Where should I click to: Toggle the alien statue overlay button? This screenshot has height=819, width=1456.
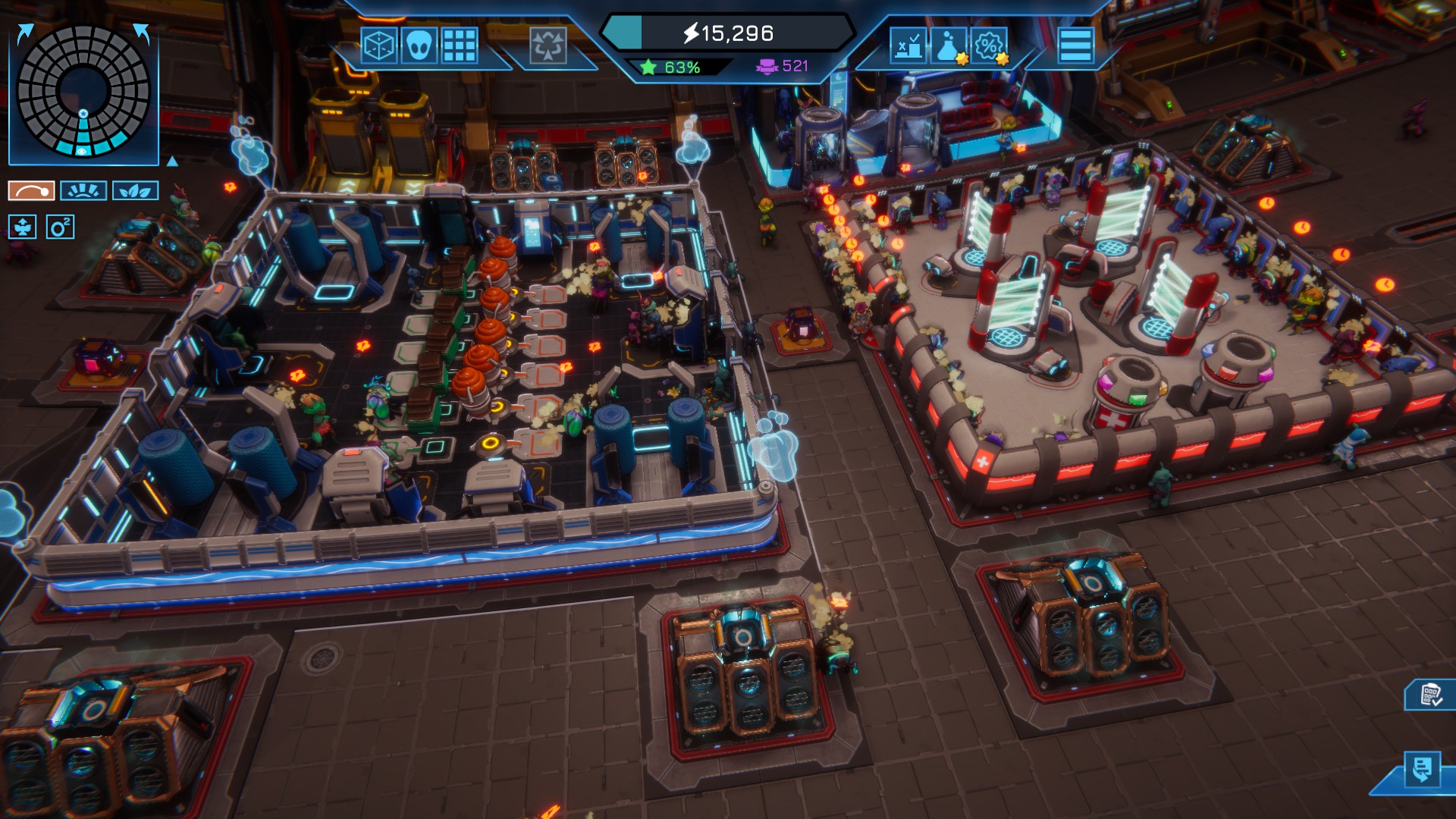click(23, 227)
